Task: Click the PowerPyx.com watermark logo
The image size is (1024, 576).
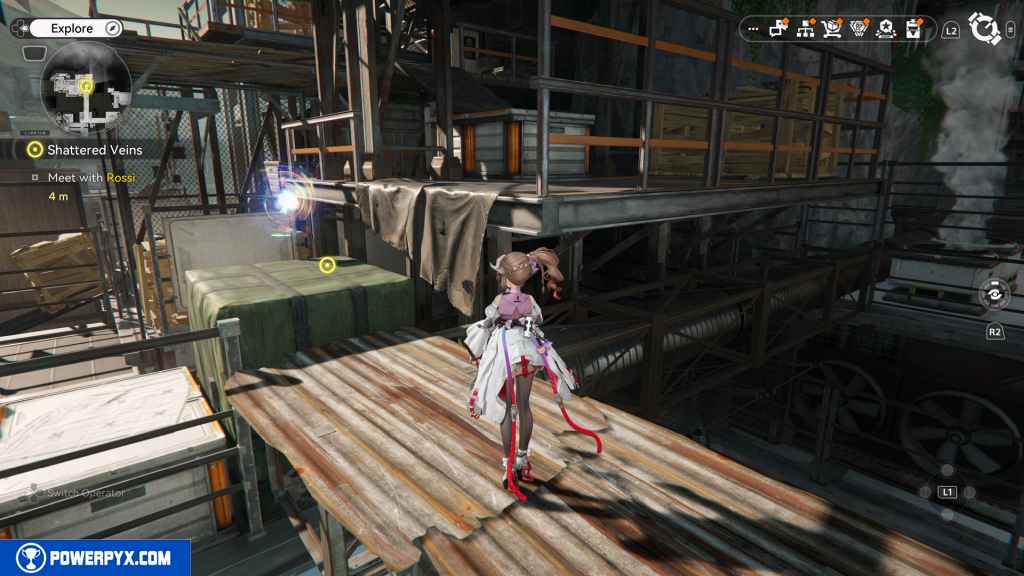Action: click(x=95, y=558)
